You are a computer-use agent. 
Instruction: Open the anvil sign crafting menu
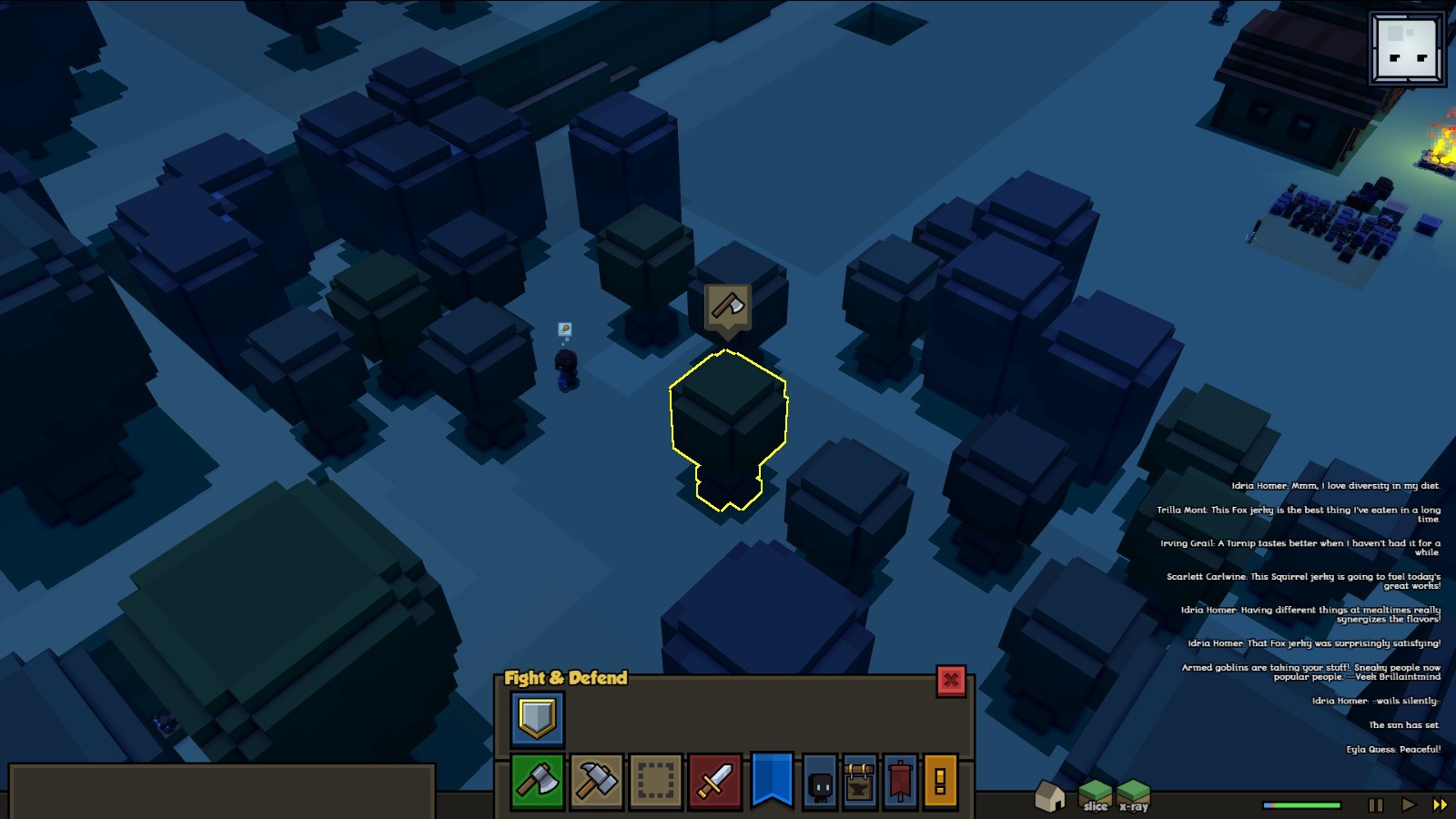pyautogui.click(x=860, y=783)
